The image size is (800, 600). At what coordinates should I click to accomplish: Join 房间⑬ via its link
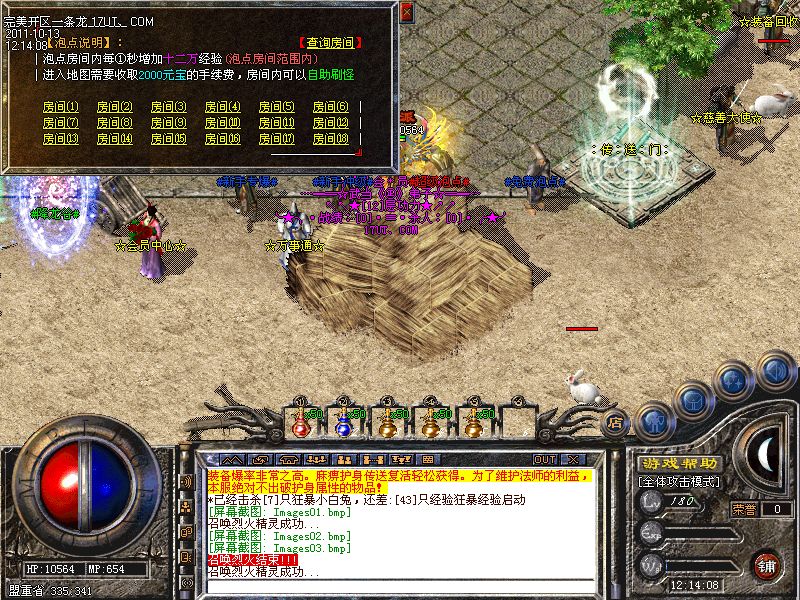60,139
